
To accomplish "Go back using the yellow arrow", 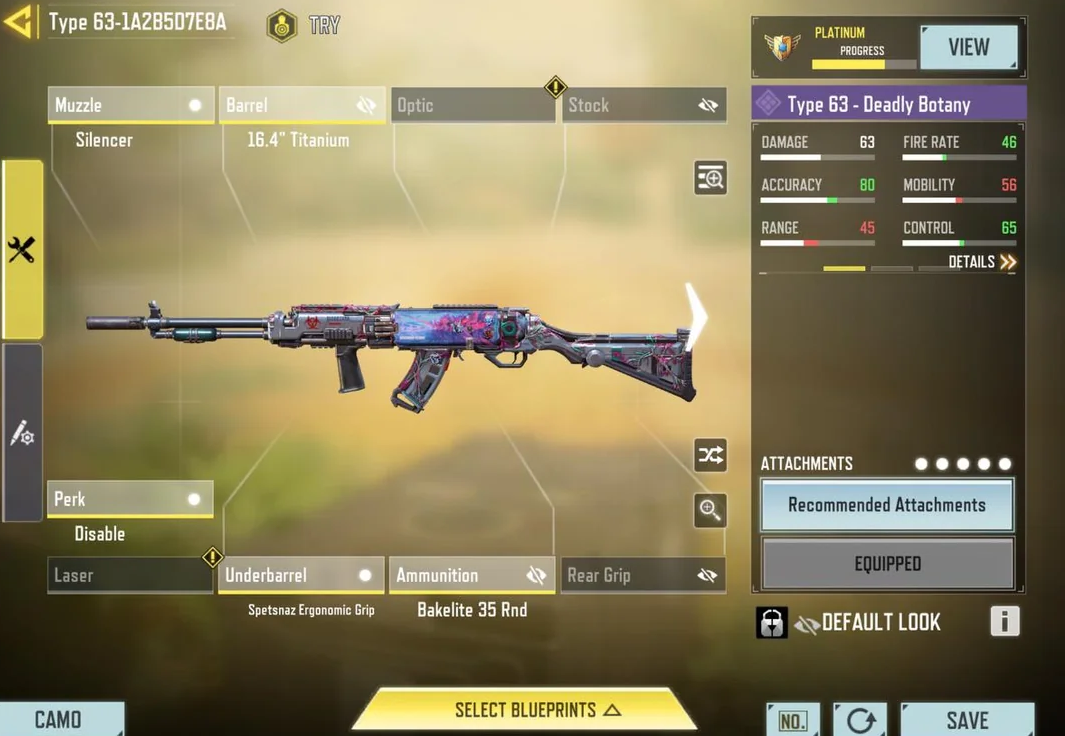I will click(19, 21).
